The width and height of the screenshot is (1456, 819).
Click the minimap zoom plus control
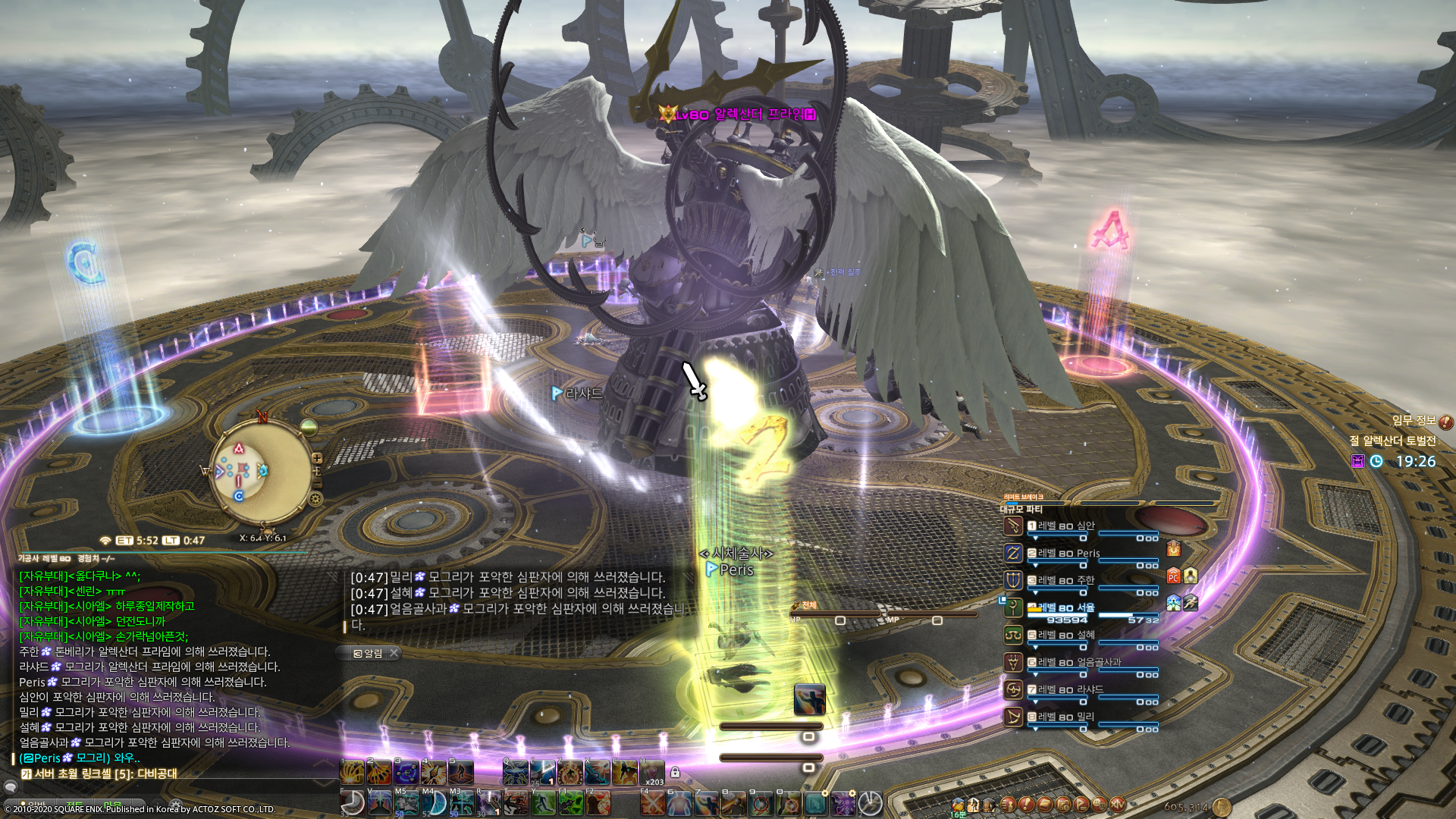coord(318,459)
